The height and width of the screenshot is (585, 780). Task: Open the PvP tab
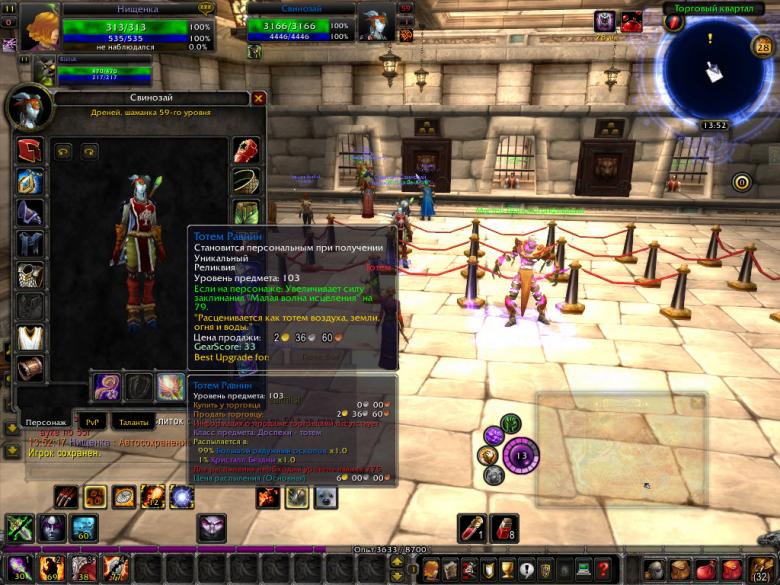[91, 422]
